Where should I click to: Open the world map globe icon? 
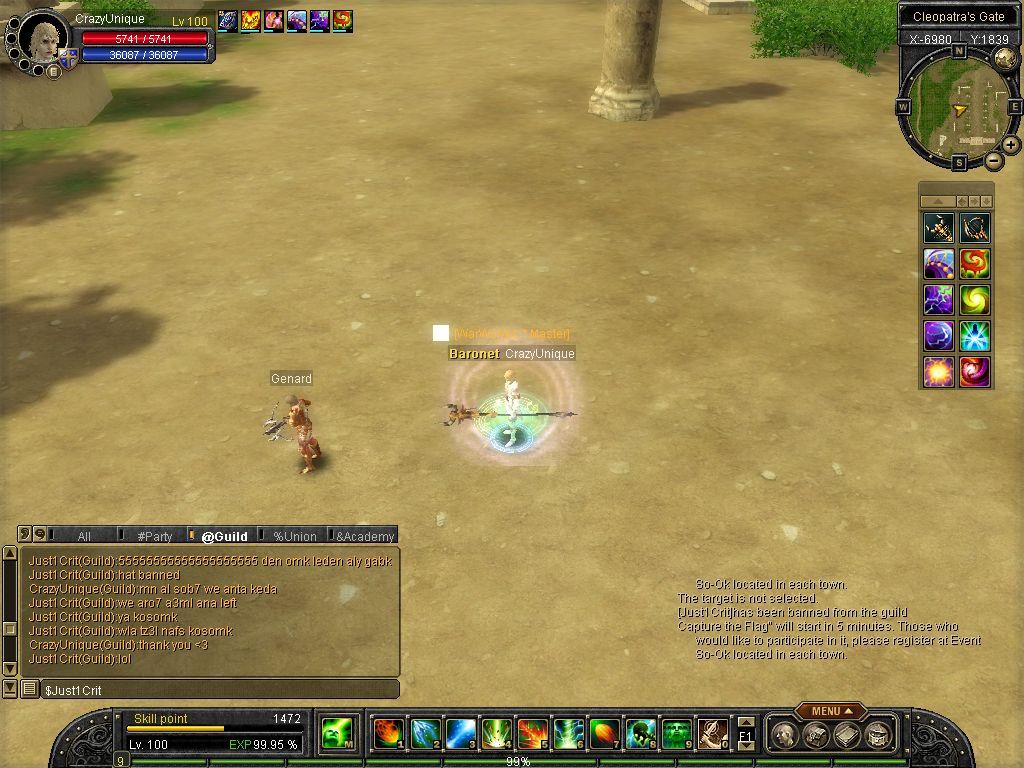pos(1005,59)
